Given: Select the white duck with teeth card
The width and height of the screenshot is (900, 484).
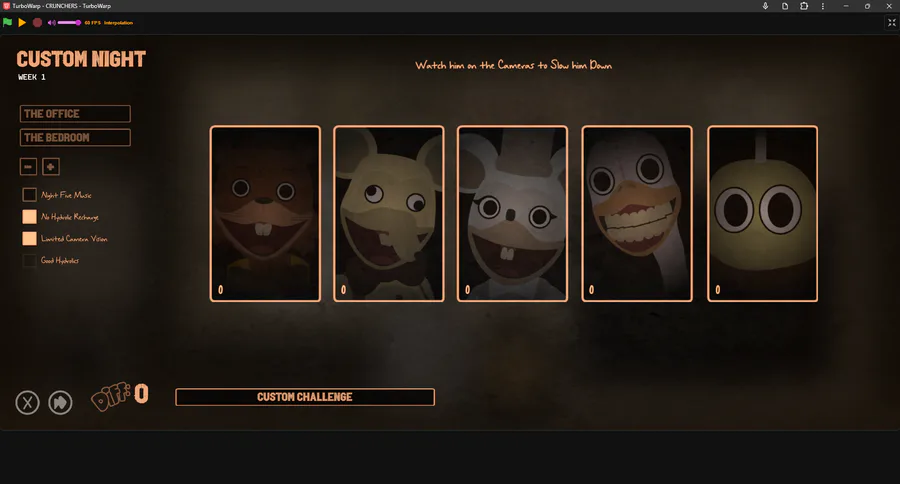Looking at the screenshot, I should (x=637, y=213).
